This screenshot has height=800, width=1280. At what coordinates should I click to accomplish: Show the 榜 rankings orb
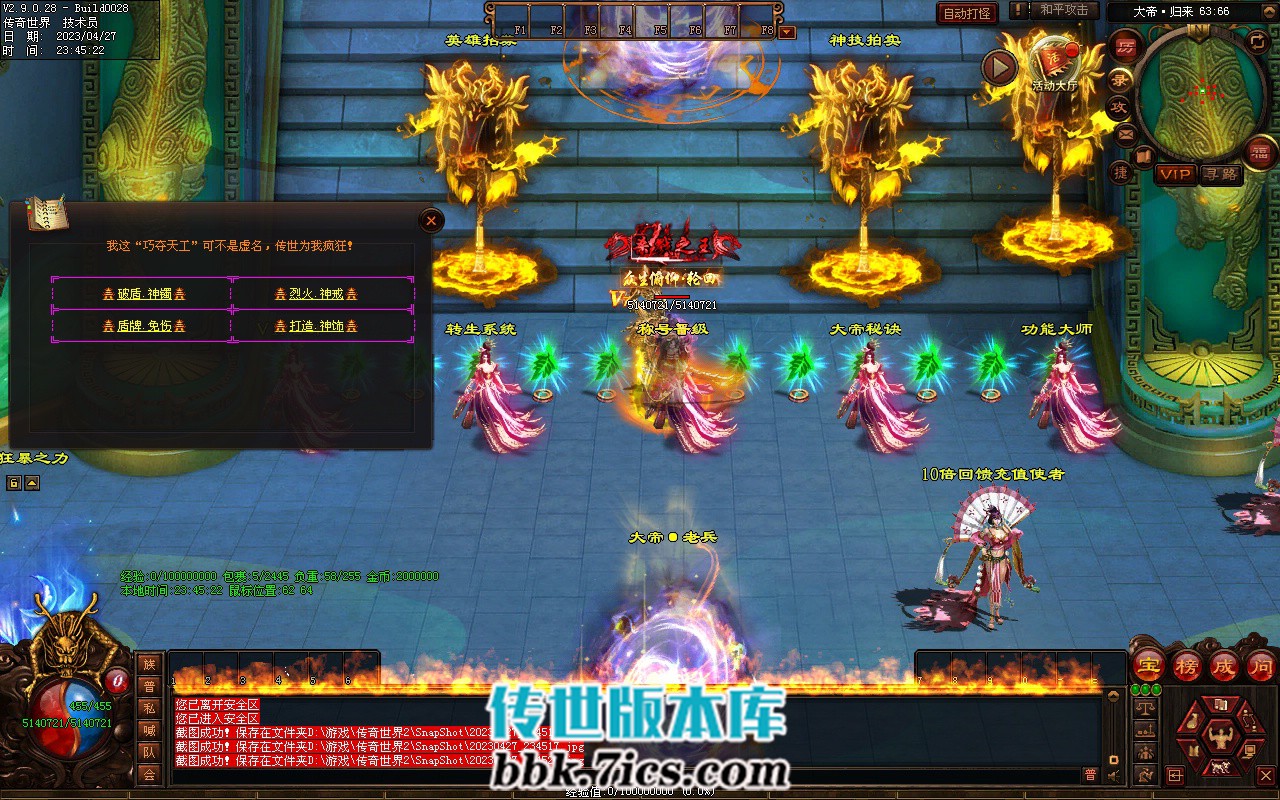(x=1187, y=666)
